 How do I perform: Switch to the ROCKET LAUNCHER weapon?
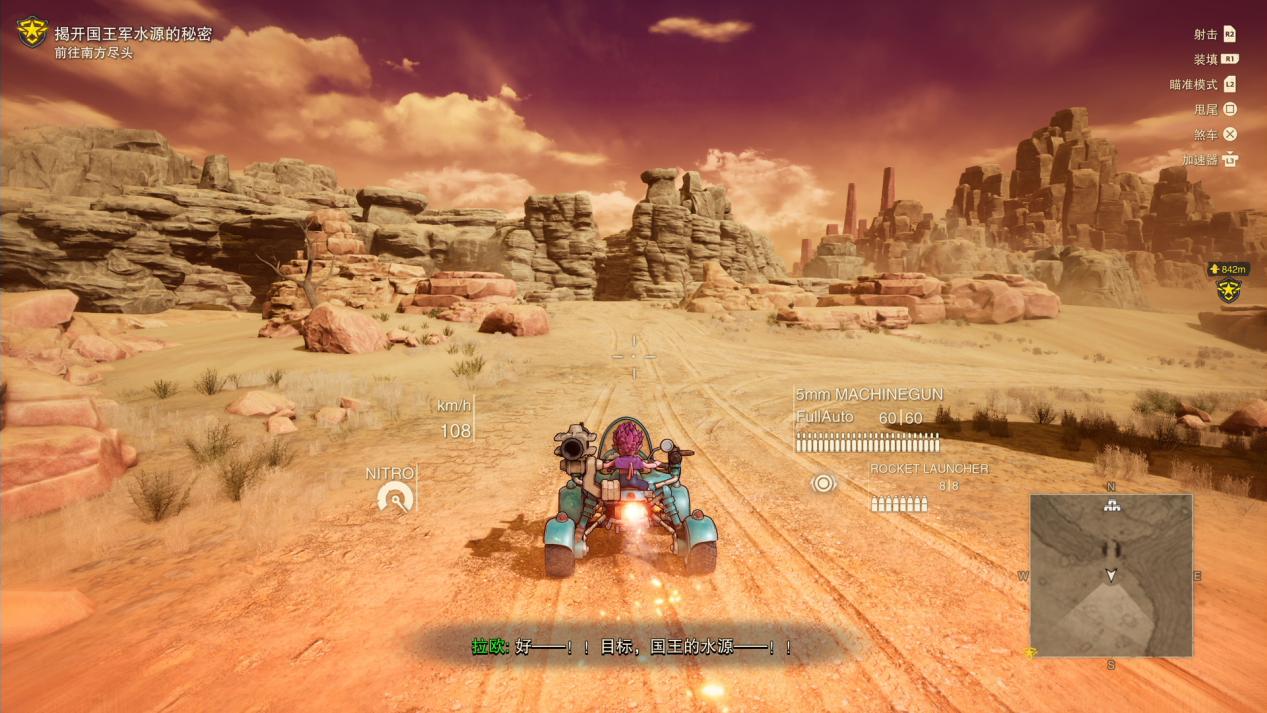click(x=928, y=469)
